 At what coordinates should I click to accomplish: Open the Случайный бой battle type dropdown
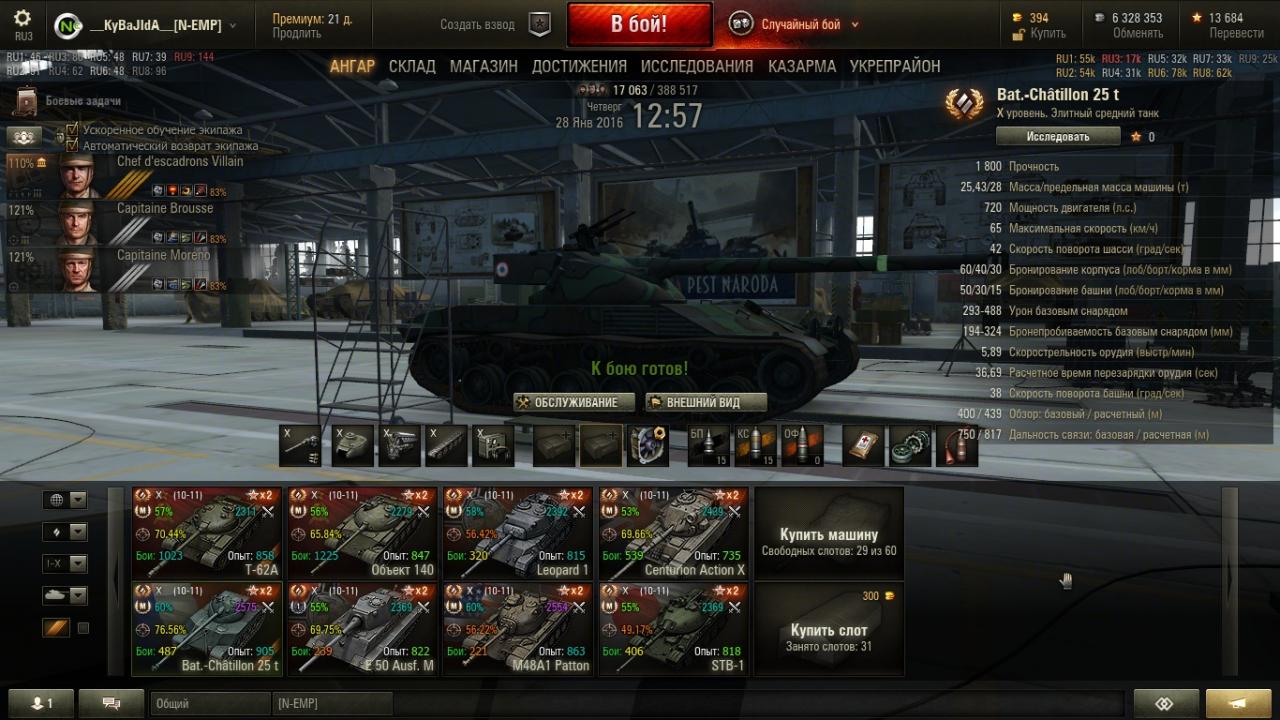coord(800,25)
